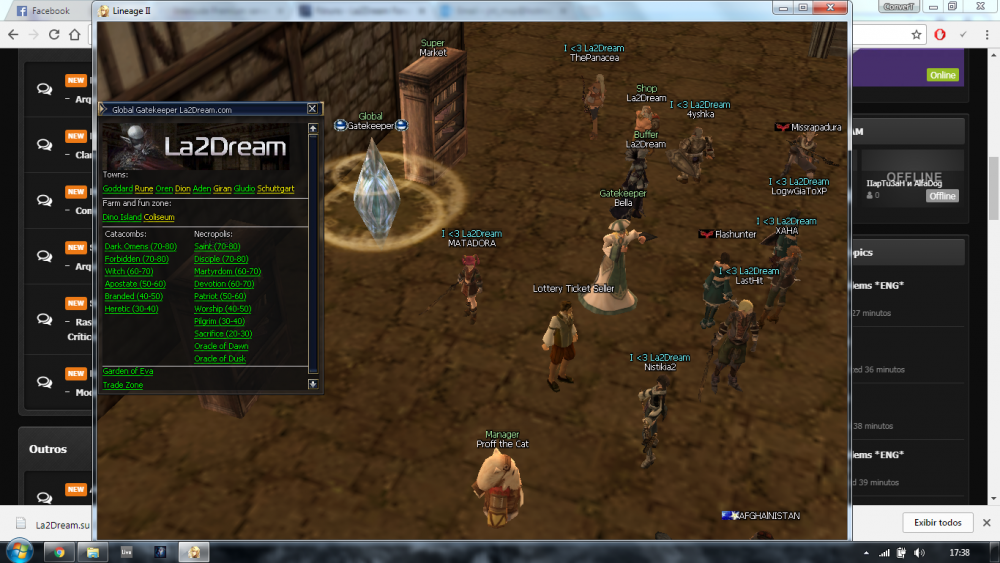Choose the Giran town link
Viewport: 1000px width, 563px height.
coord(222,188)
